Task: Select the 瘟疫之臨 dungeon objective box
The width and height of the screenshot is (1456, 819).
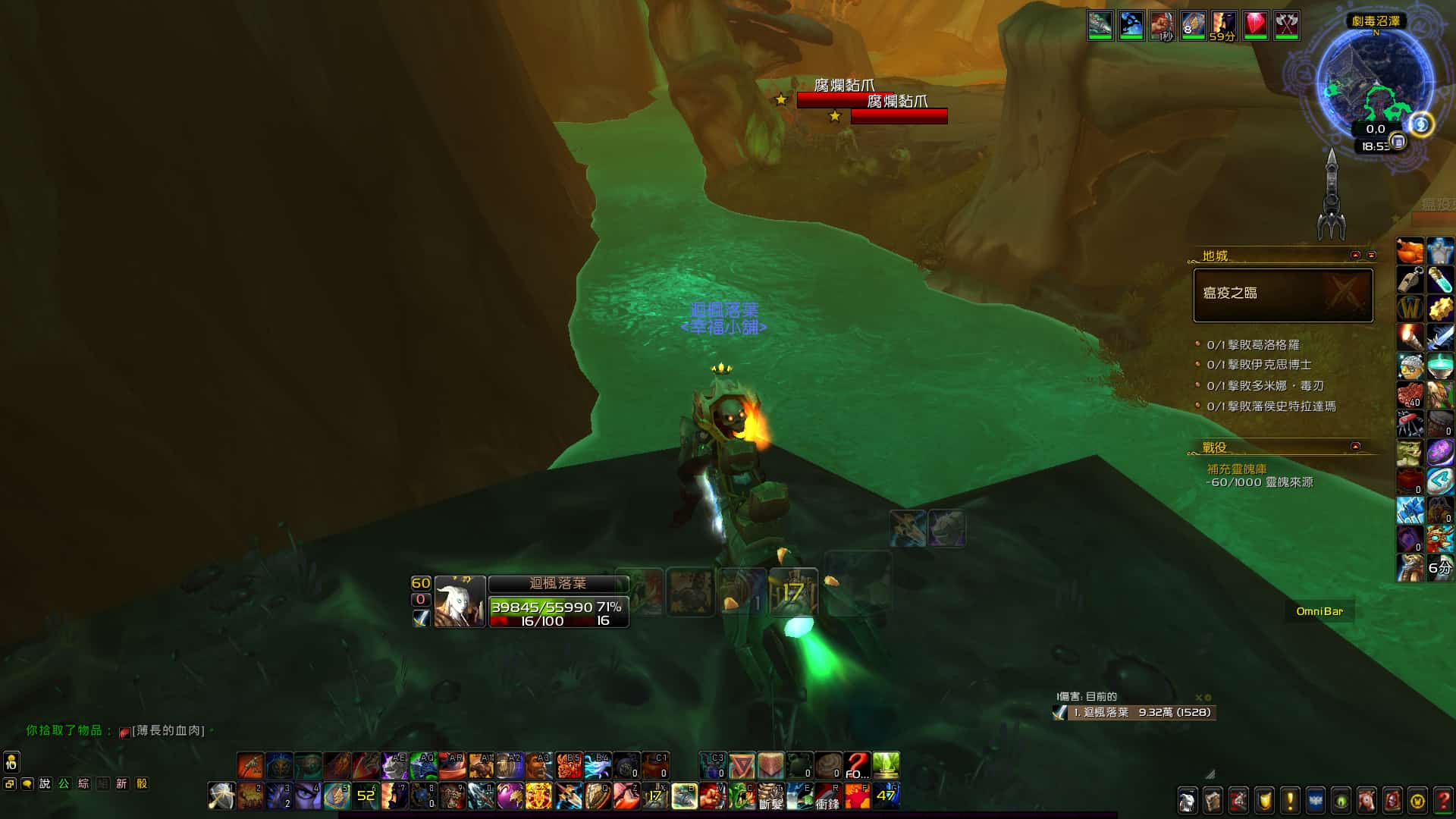Action: click(x=1282, y=295)
